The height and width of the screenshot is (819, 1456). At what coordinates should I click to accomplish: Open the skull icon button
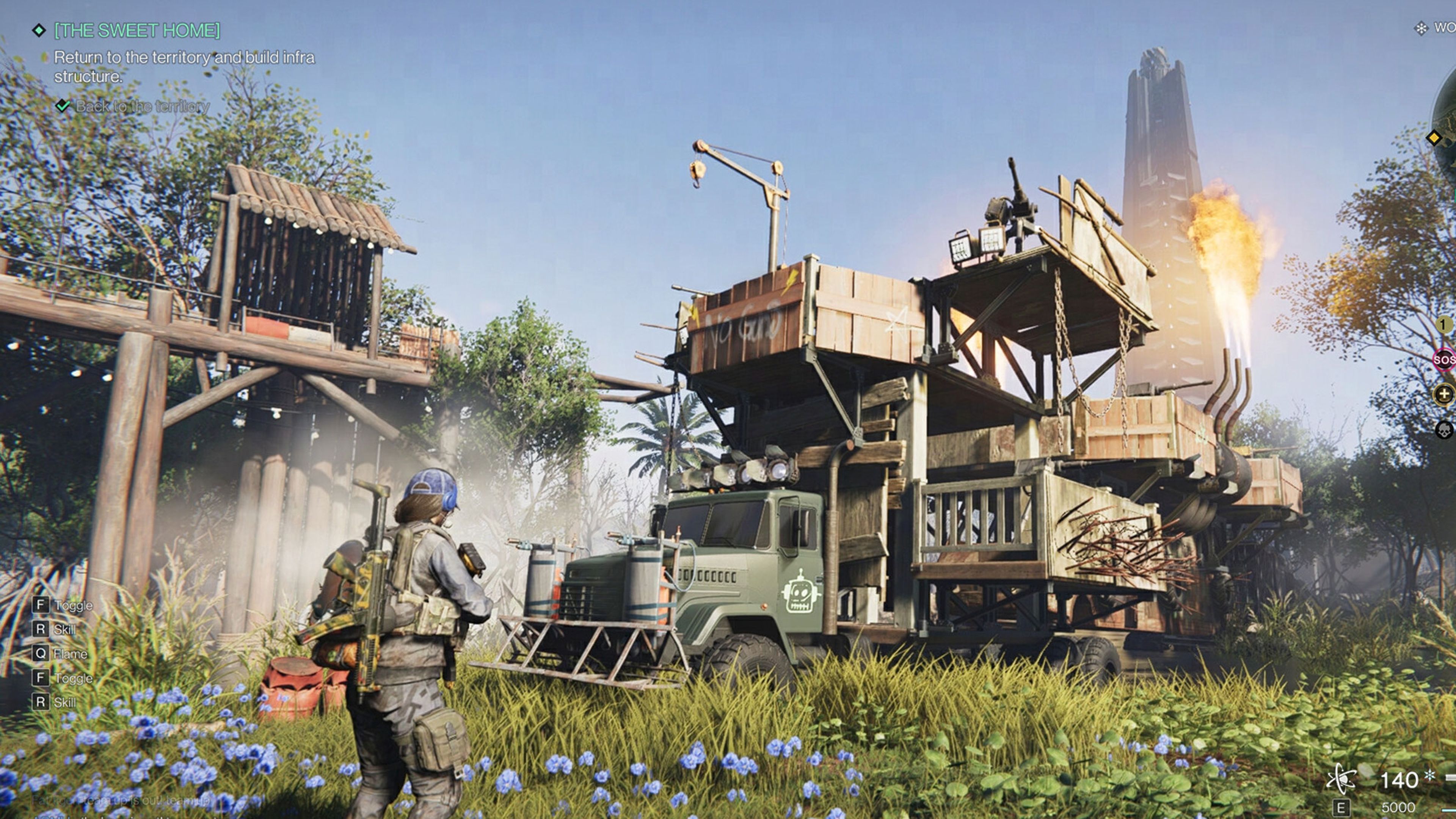1444,430
